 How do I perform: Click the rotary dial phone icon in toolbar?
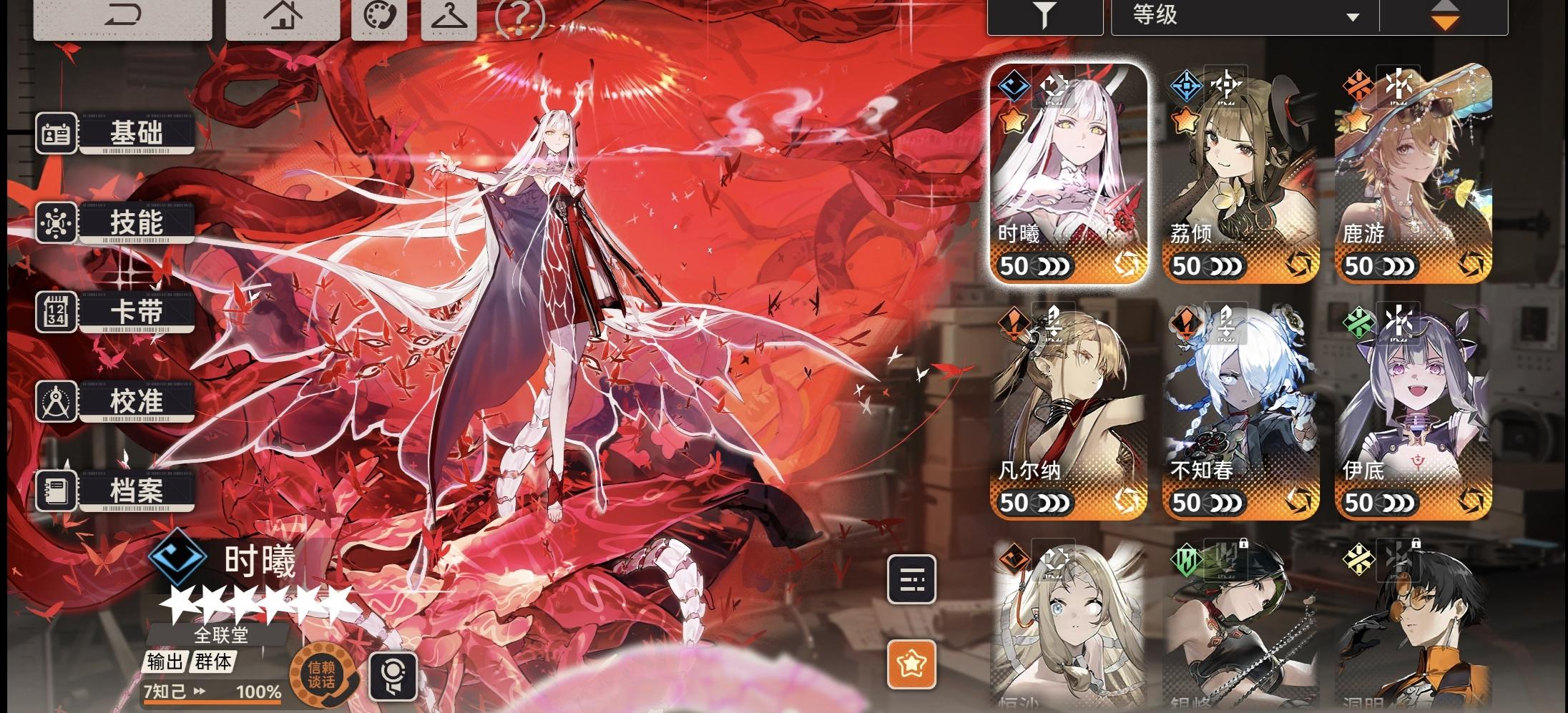click(378, 17)
